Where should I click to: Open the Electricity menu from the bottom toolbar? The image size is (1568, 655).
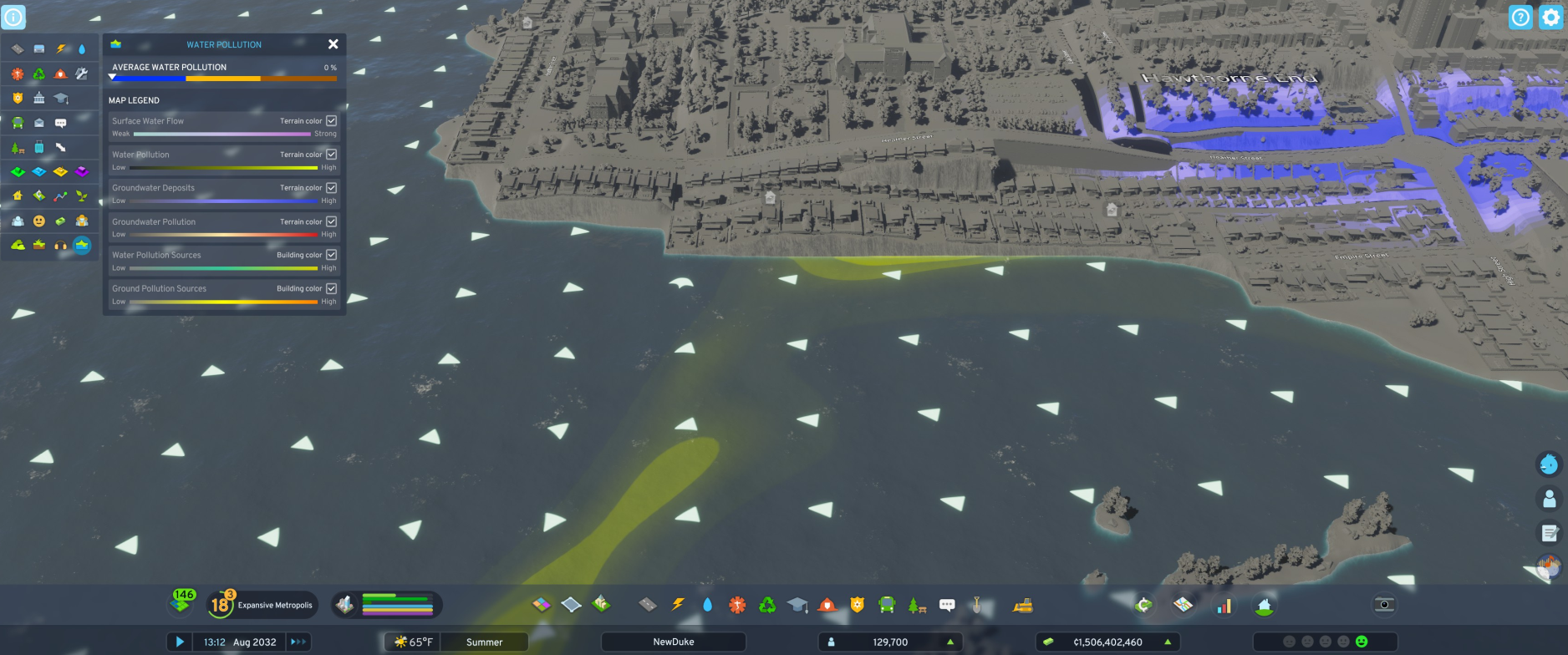pyautogui.click(x=679, y=604)
